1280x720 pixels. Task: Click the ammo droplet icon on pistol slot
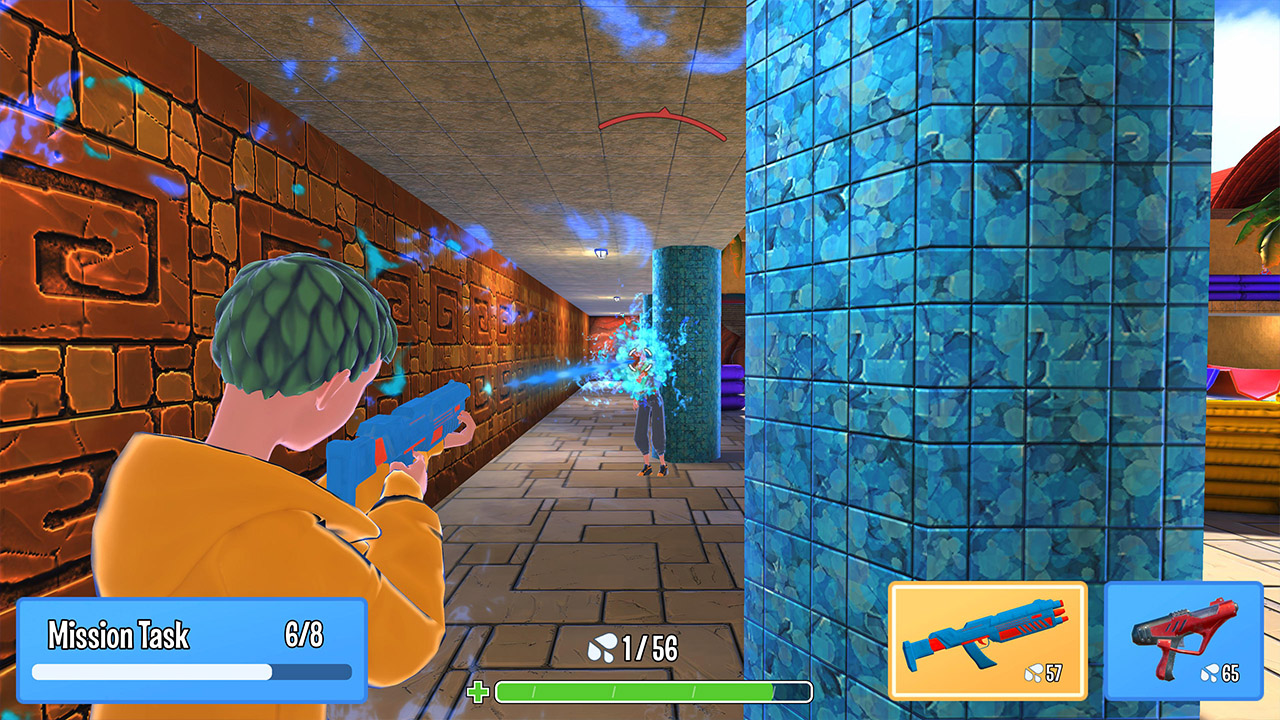1210,674
